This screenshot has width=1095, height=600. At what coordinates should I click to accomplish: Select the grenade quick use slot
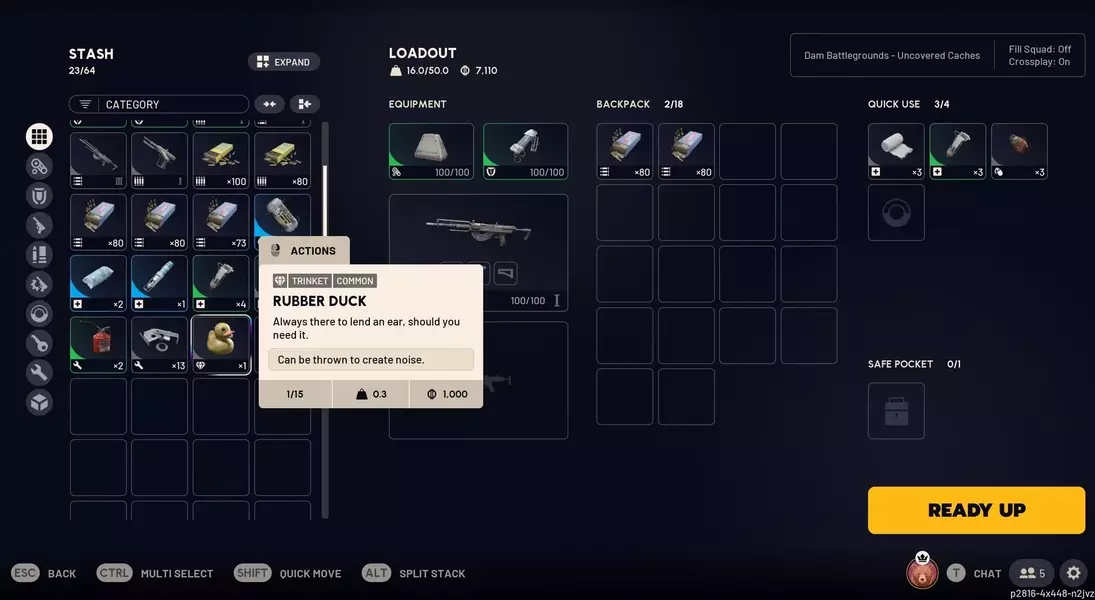[1019, 150]
